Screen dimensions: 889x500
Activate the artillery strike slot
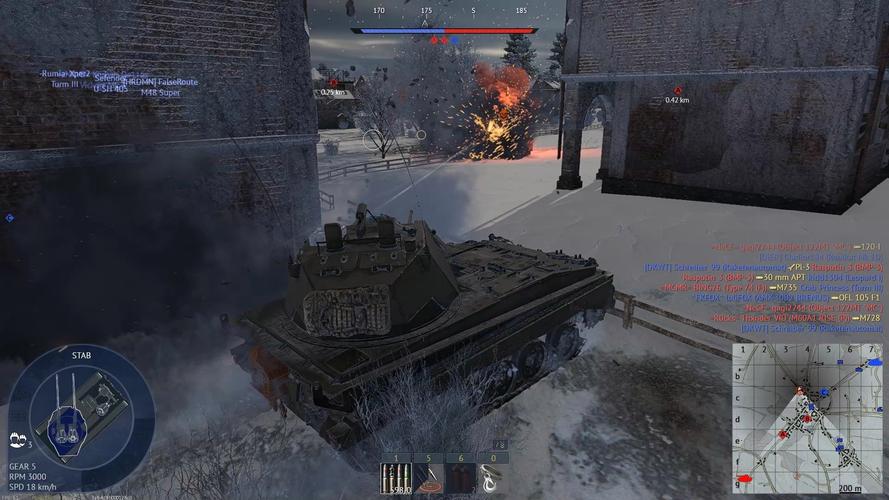coord(428,478)
